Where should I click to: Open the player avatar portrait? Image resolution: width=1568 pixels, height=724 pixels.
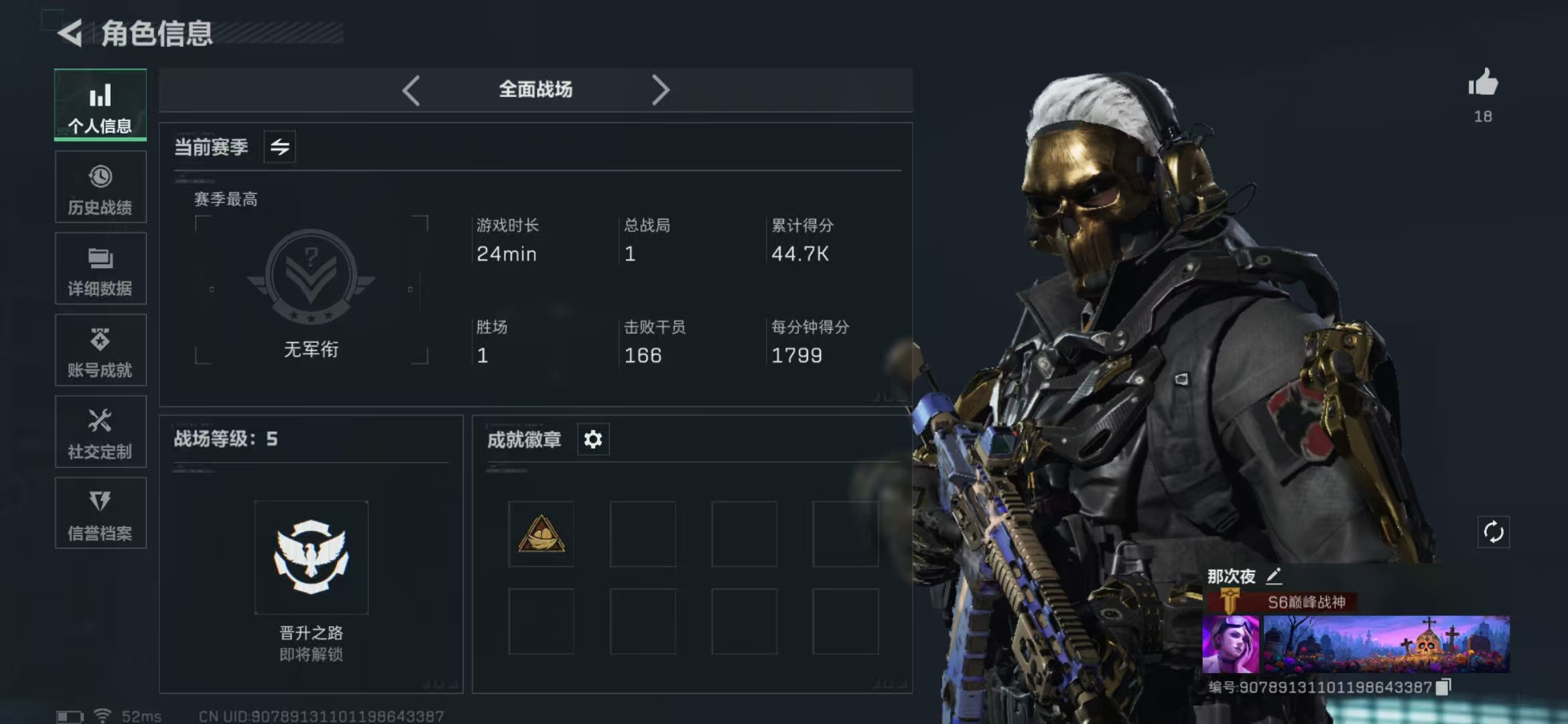pos(1231,644)
